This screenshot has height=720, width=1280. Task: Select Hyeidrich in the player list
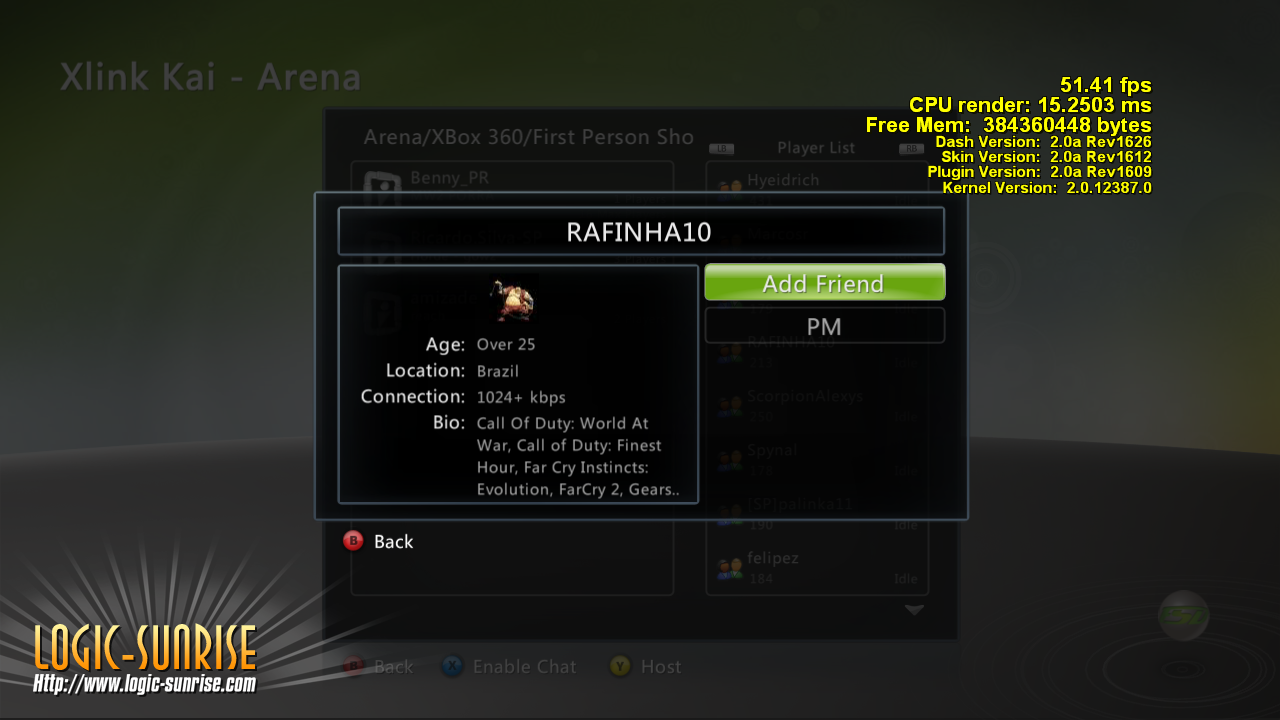(x=782, y=180)
